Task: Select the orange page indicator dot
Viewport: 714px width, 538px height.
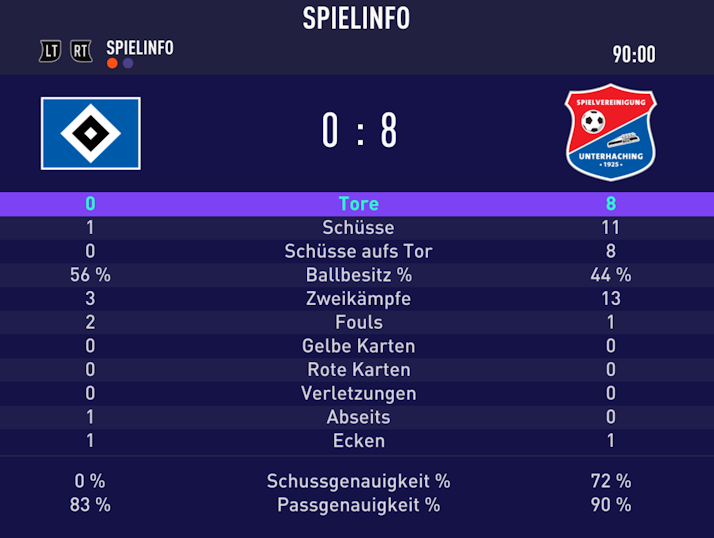Action: pyautogui.click(x=112, y=64)
